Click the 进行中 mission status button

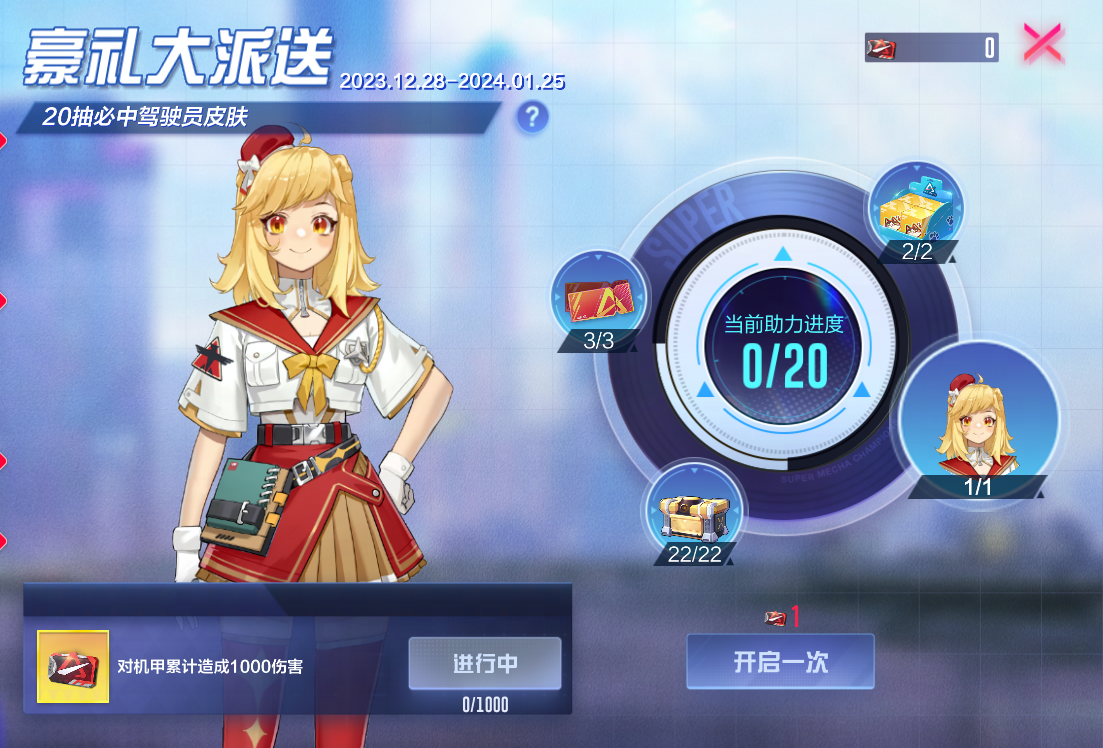485,663
